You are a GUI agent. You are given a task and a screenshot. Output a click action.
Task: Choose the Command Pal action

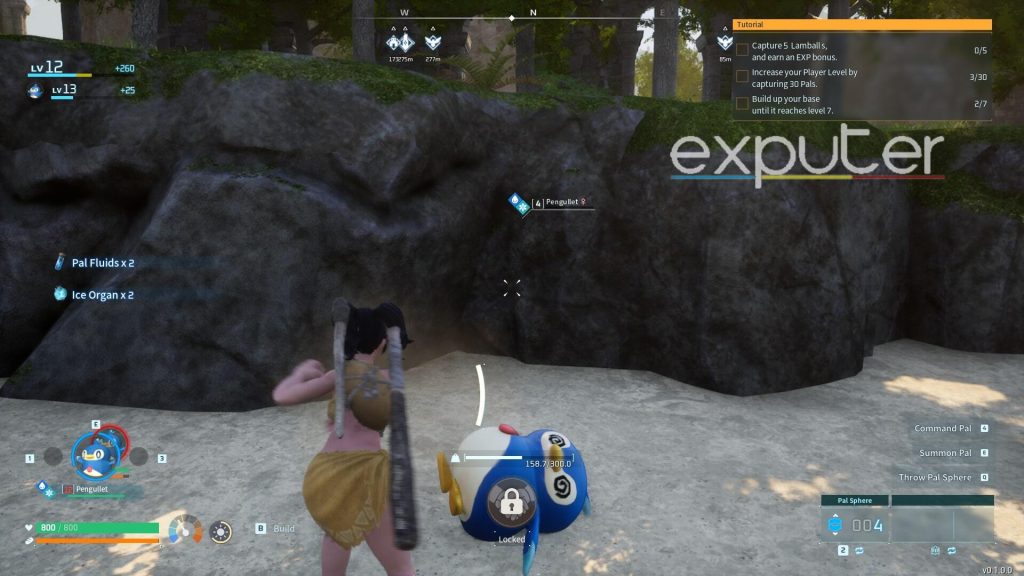tap(943, 428)
